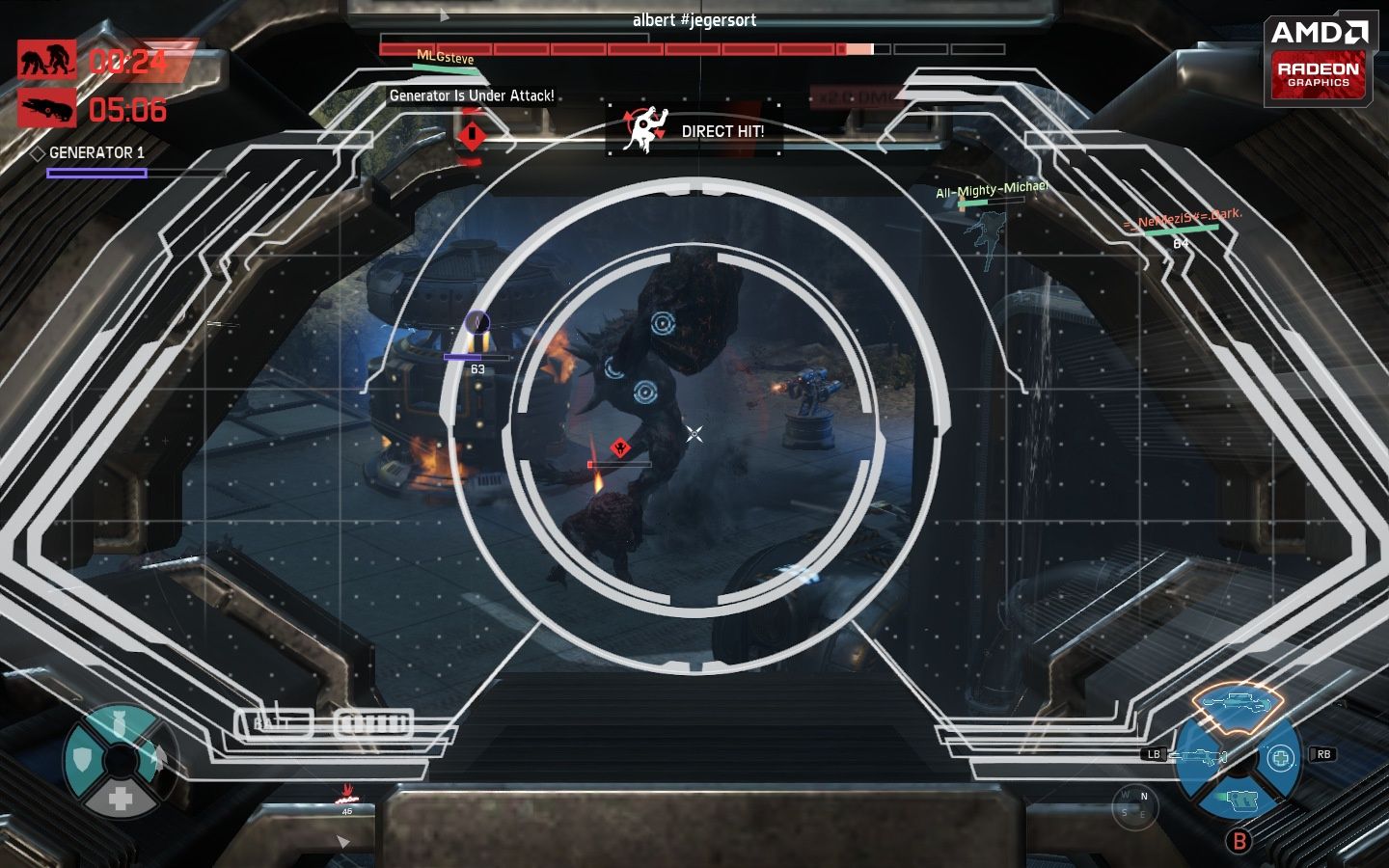The image size is (1389, 868).
Task: Click the dropship timer icon below 00:24
Action: (48, 107)
